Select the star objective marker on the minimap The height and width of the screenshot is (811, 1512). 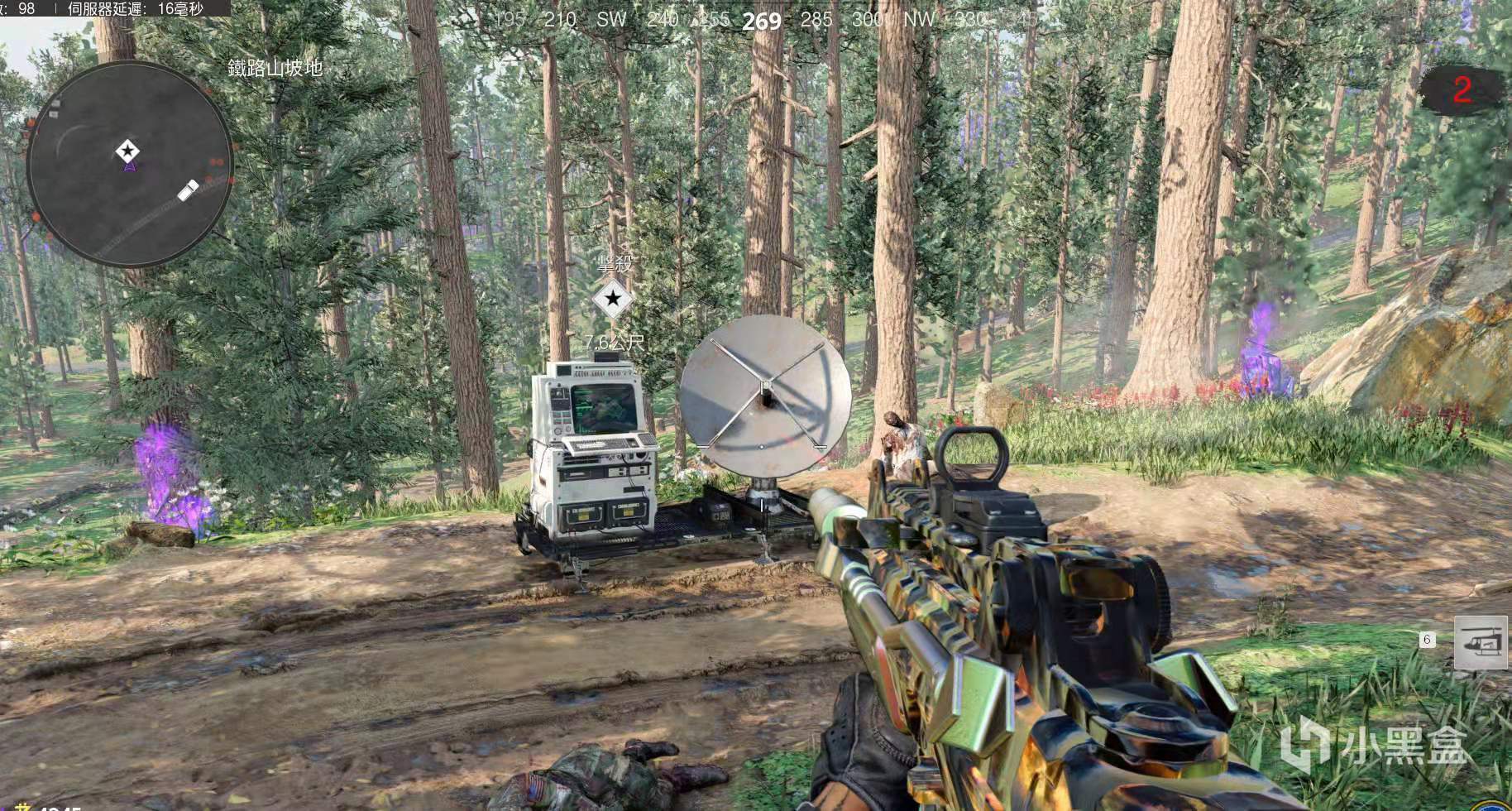[127, 151]
